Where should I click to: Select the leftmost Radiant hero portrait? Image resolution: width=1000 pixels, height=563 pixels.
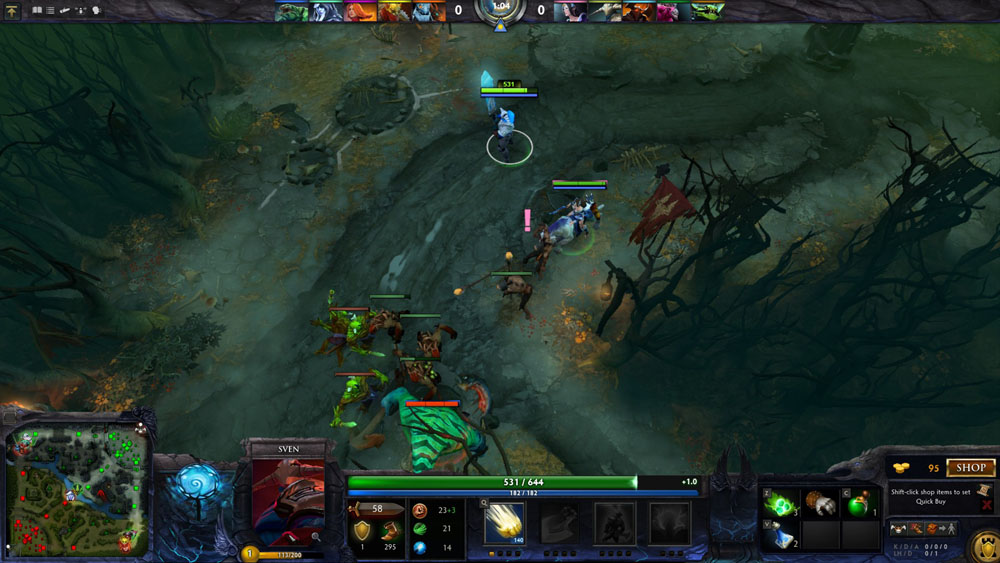pos(293,11)
